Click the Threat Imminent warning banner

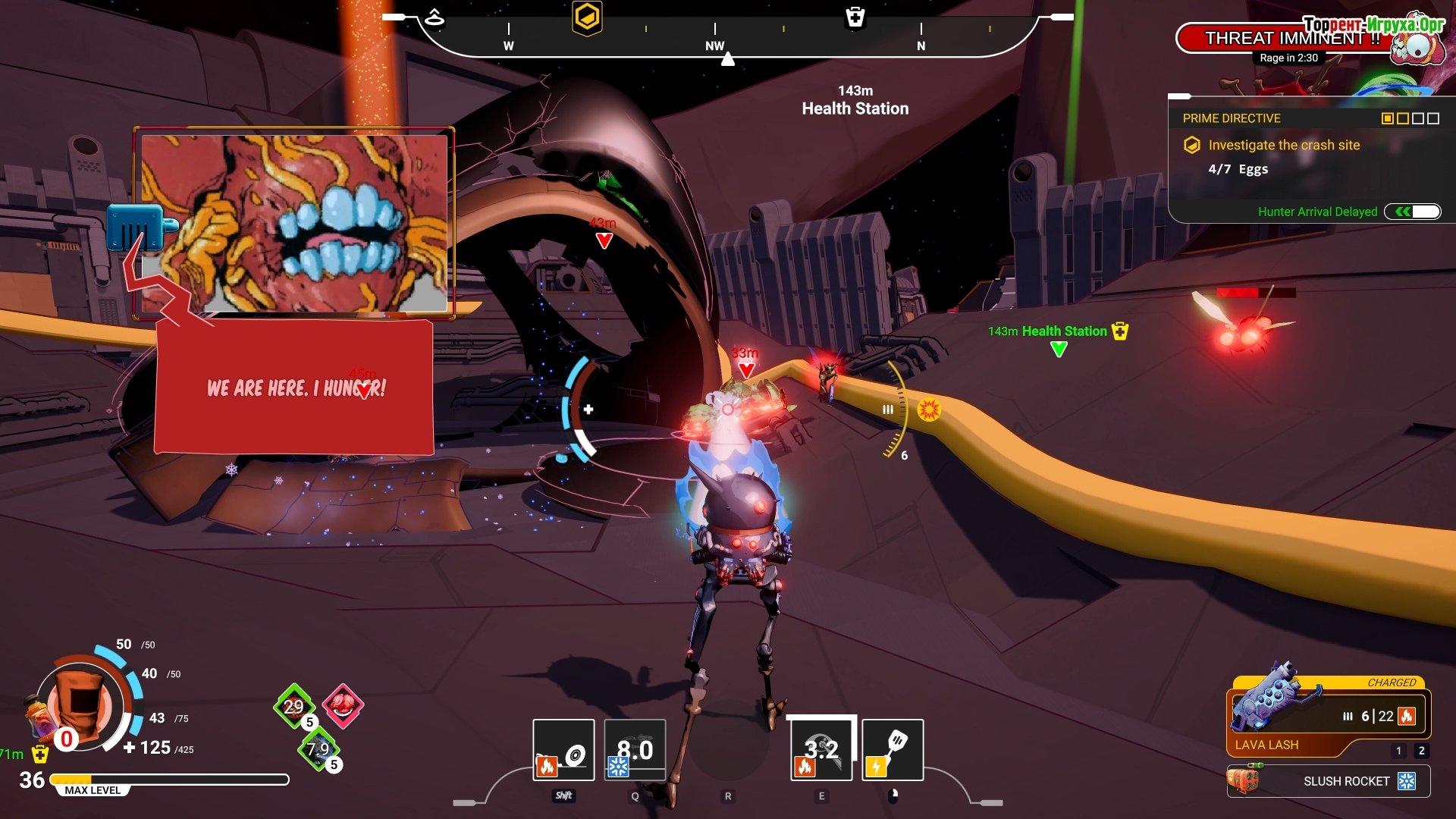[1289, 38]
